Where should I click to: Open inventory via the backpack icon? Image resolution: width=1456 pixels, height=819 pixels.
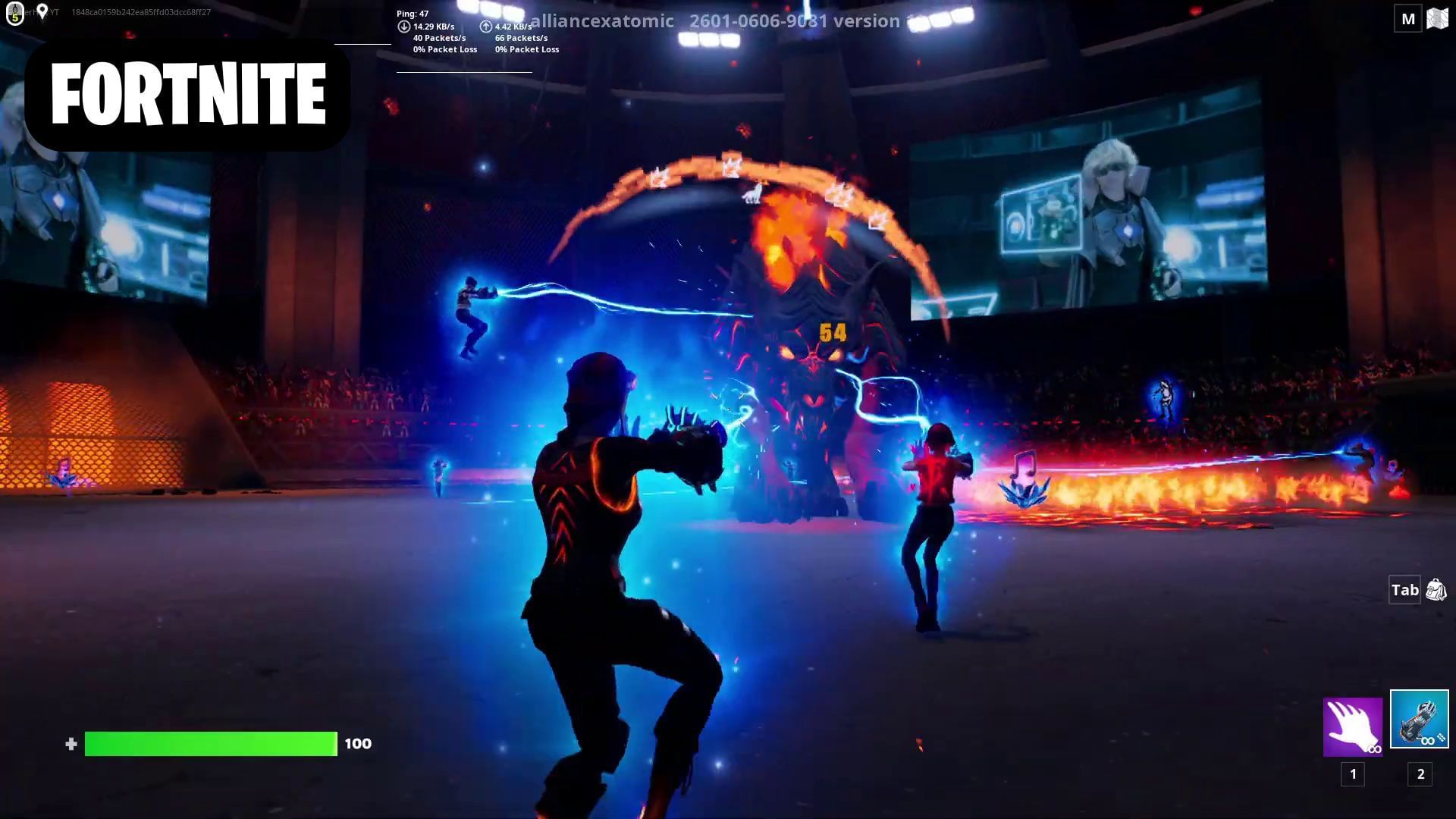(x=1436, y=589)
